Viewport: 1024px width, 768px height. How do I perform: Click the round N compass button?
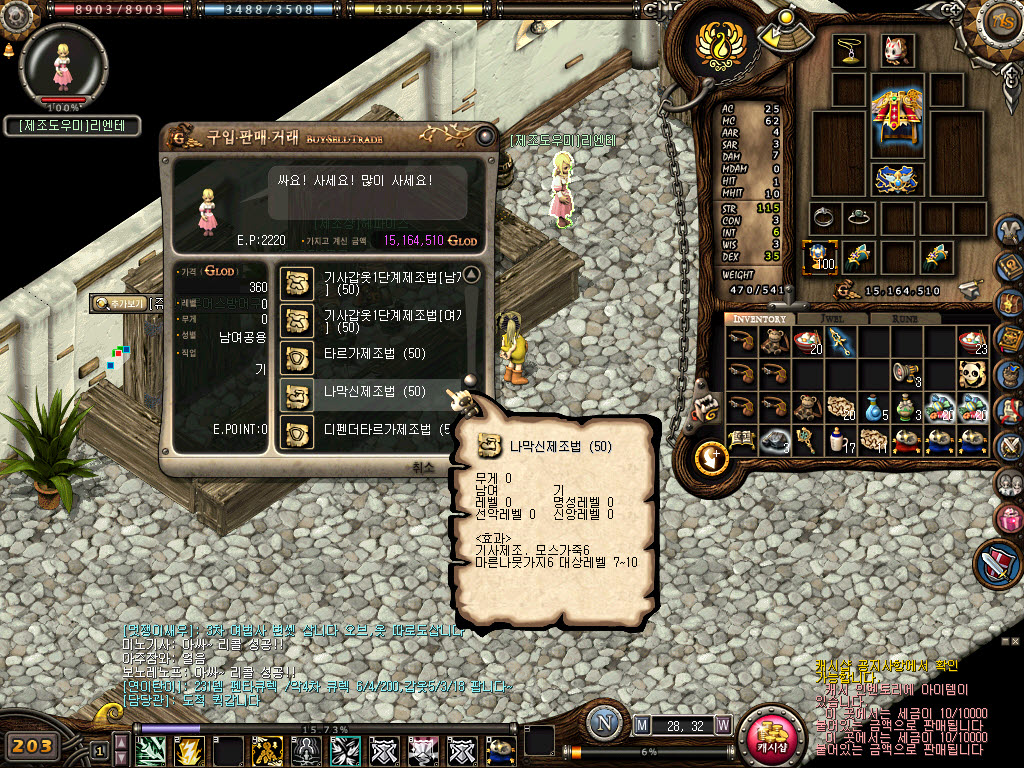coord(603,723)
